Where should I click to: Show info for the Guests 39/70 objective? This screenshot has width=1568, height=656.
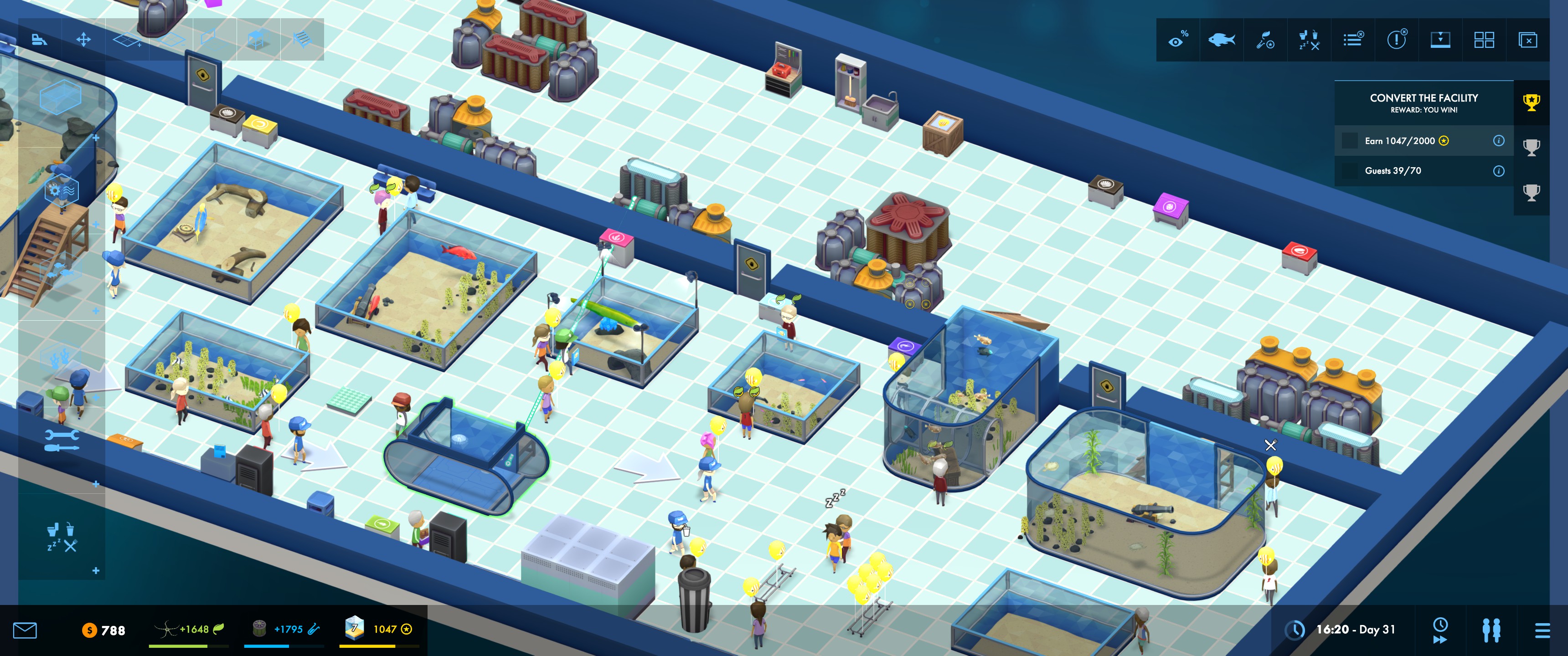1499,171
